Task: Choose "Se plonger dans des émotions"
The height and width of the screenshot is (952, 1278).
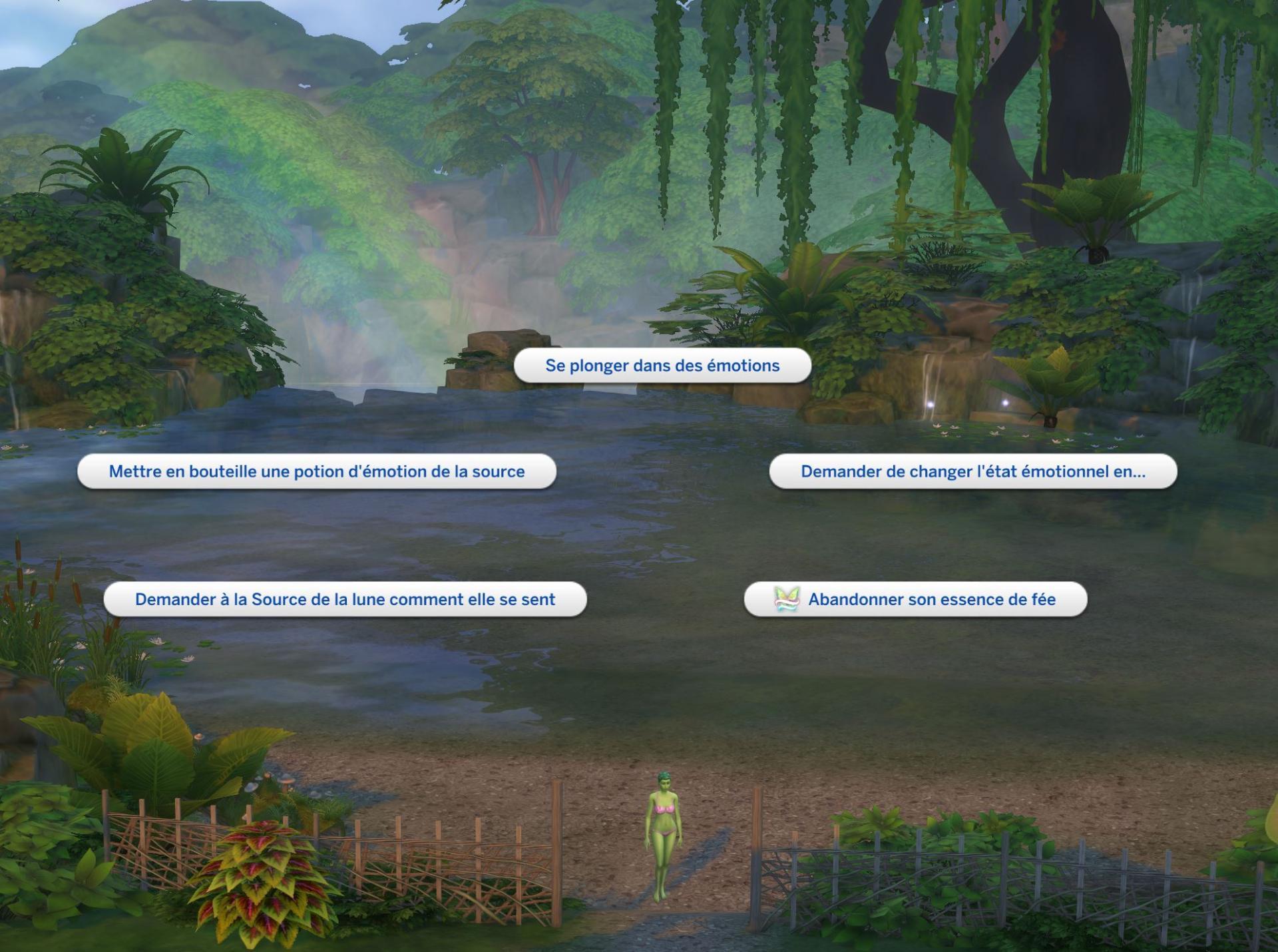Action: point(662,365)
